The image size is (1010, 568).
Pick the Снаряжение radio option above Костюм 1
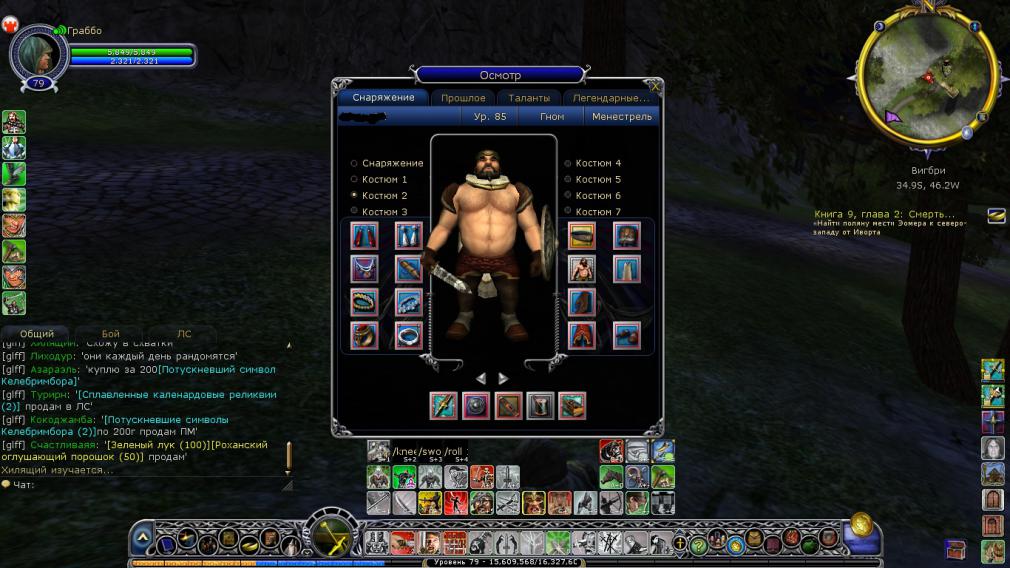(354, 163)
